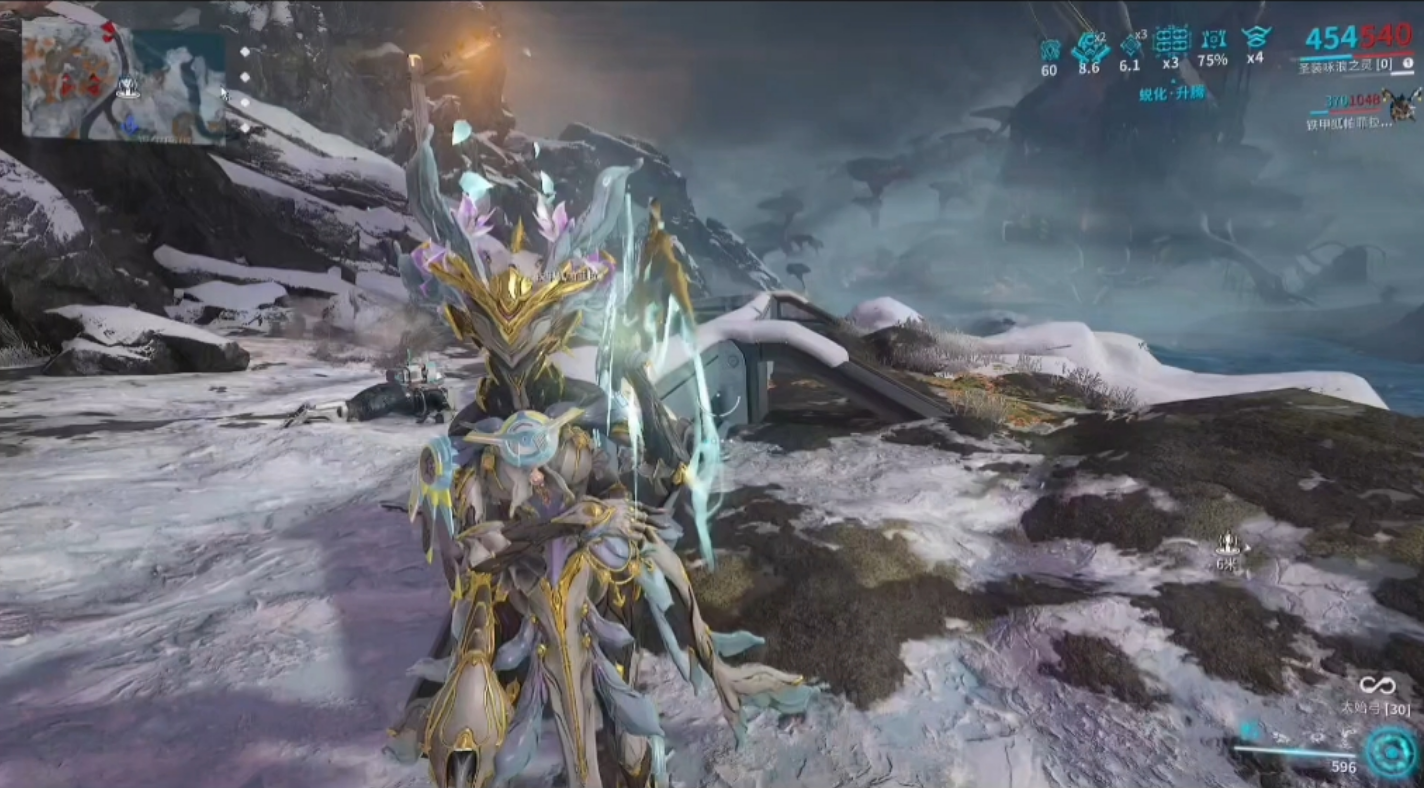Click the 6-metre waypoint marker

tap(1229, 545)
